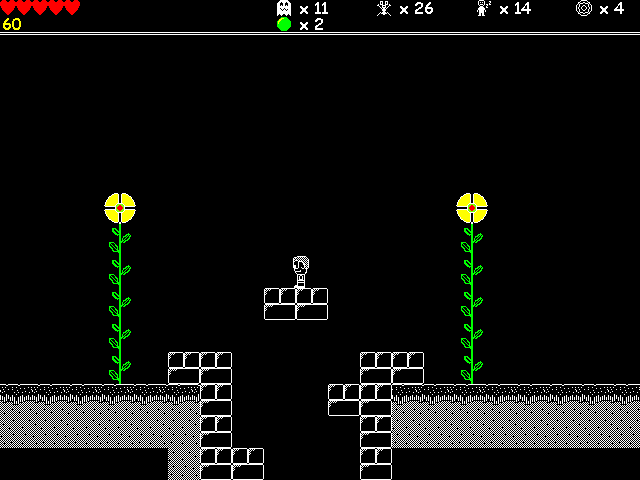Viewport: 640px width, 480px height.
Task: Select the green orb icon
Action: pyautogui.click(x=284, y=24)
